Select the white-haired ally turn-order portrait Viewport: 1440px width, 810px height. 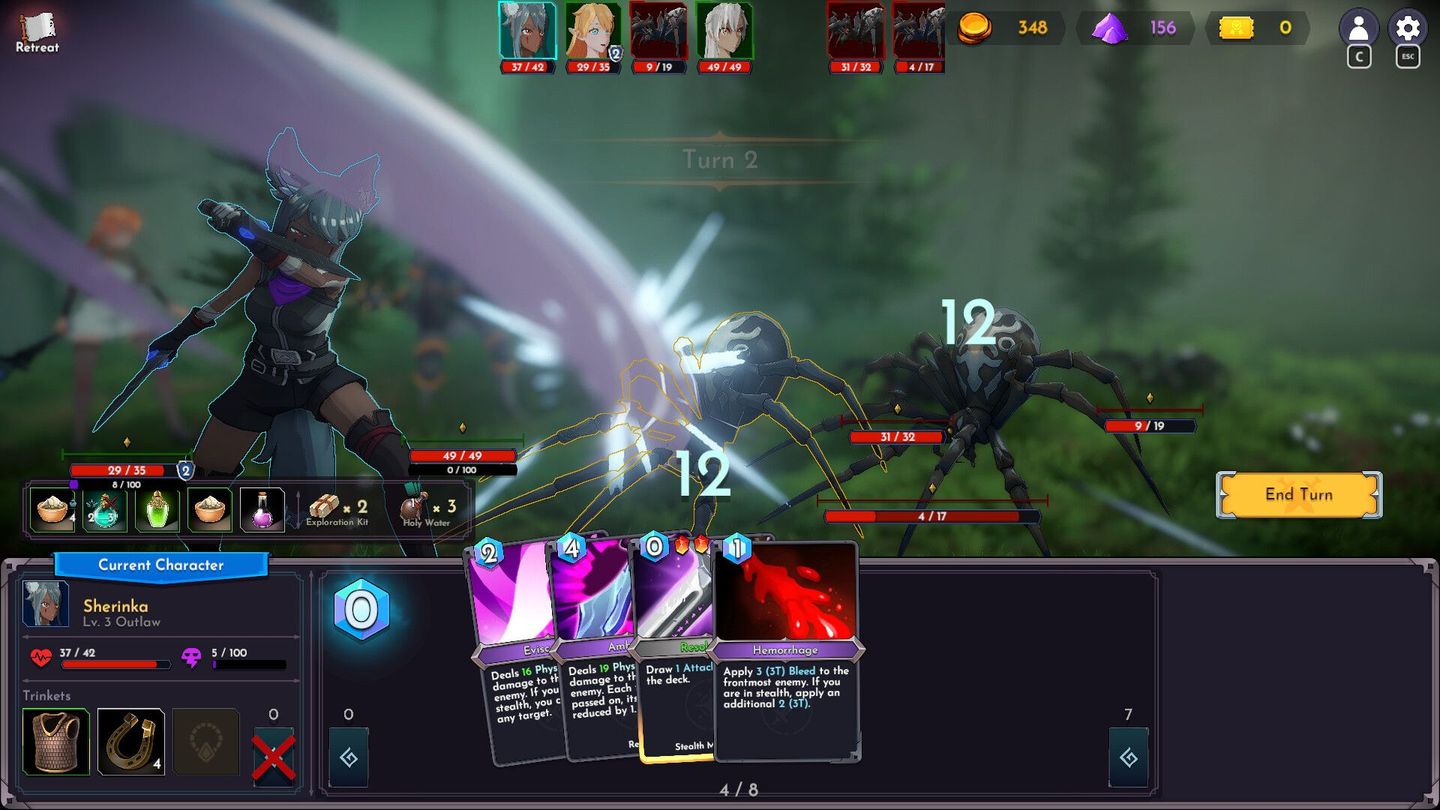pos(723,31)
